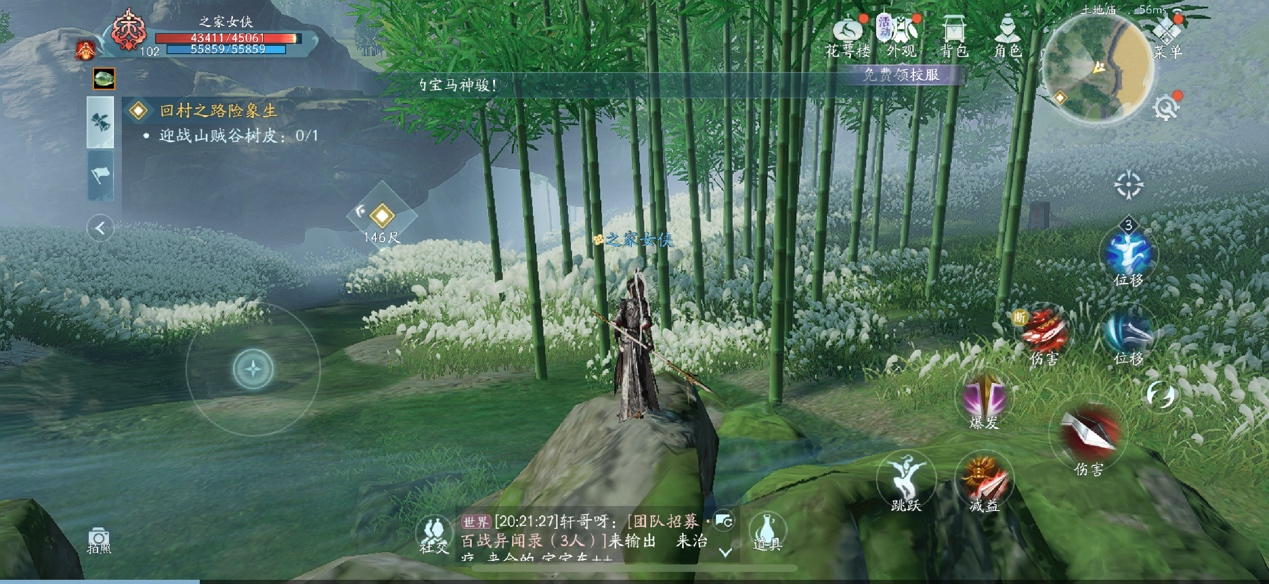Open the 社交 social menu
The image size is (1269, 584).
[x=434, y=532]
